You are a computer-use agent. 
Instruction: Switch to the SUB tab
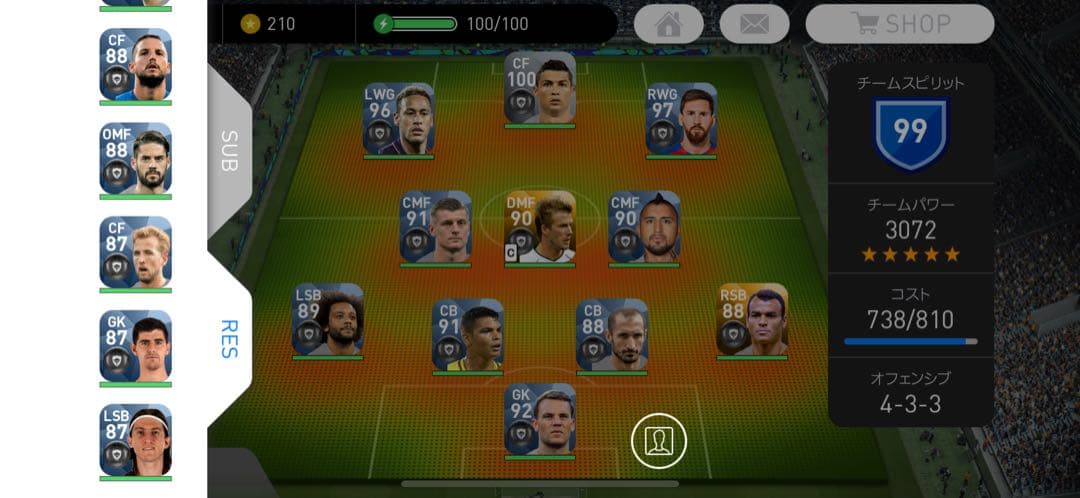pyautogui.click(x=229, y=150)
